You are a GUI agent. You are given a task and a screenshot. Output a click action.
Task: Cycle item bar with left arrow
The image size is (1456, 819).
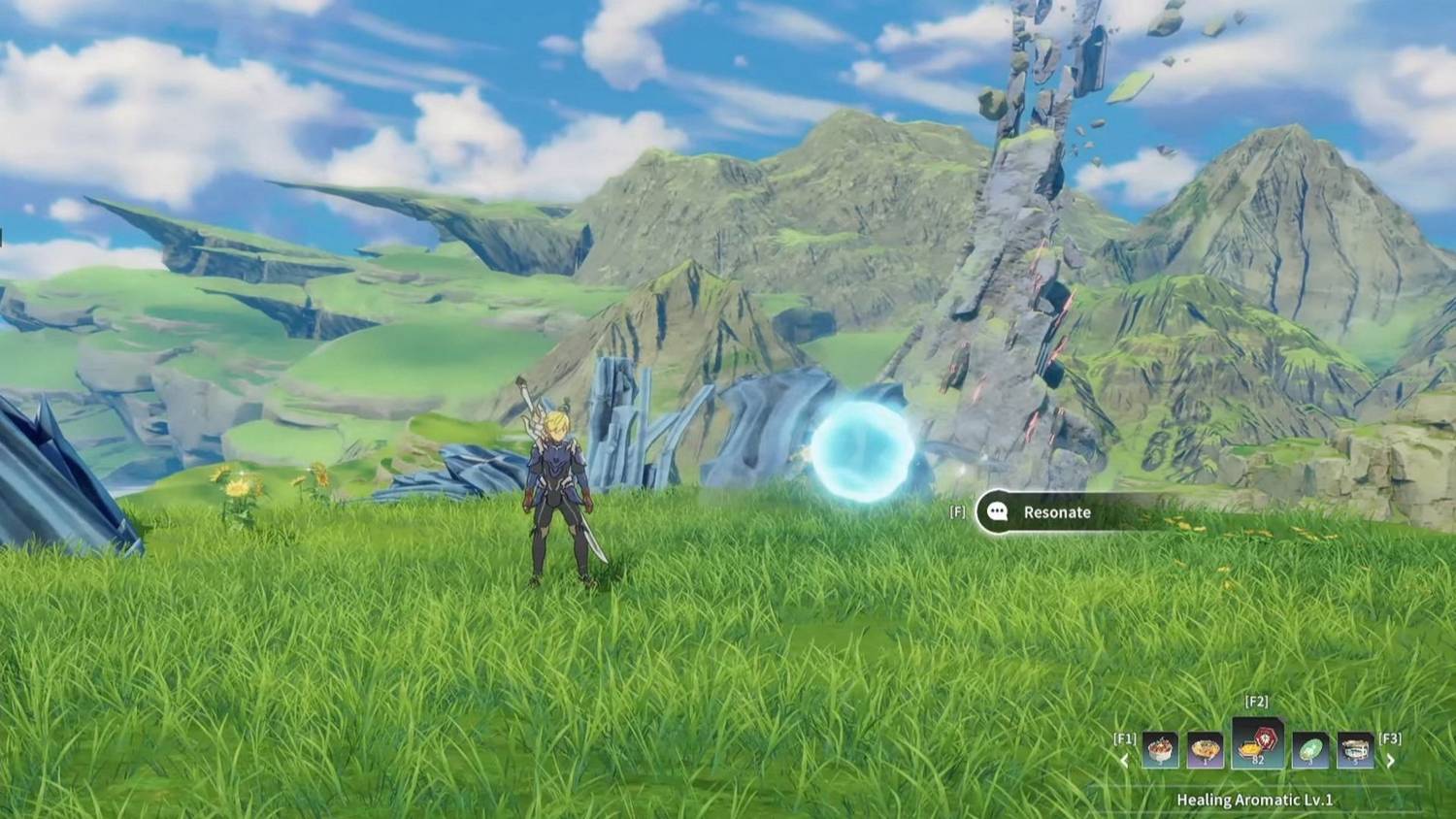[1124, 761]
